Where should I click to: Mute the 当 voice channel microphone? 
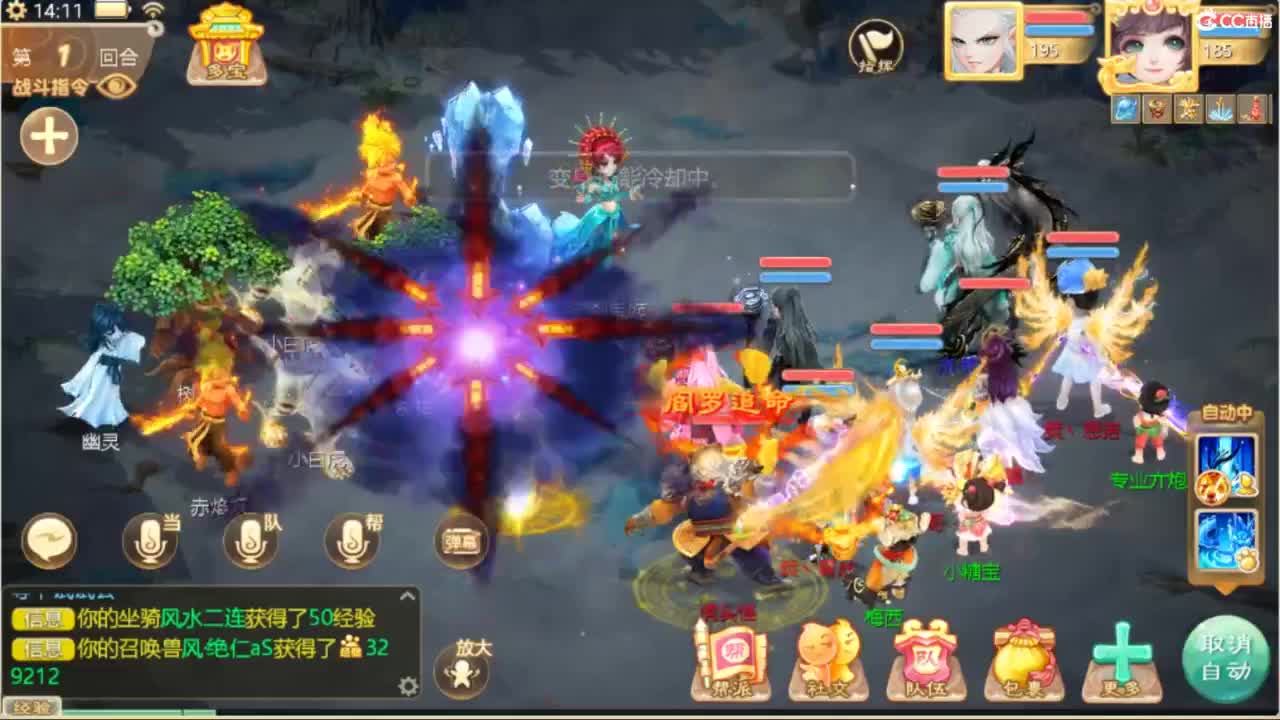pyautogui.click(x=150, y=540)
